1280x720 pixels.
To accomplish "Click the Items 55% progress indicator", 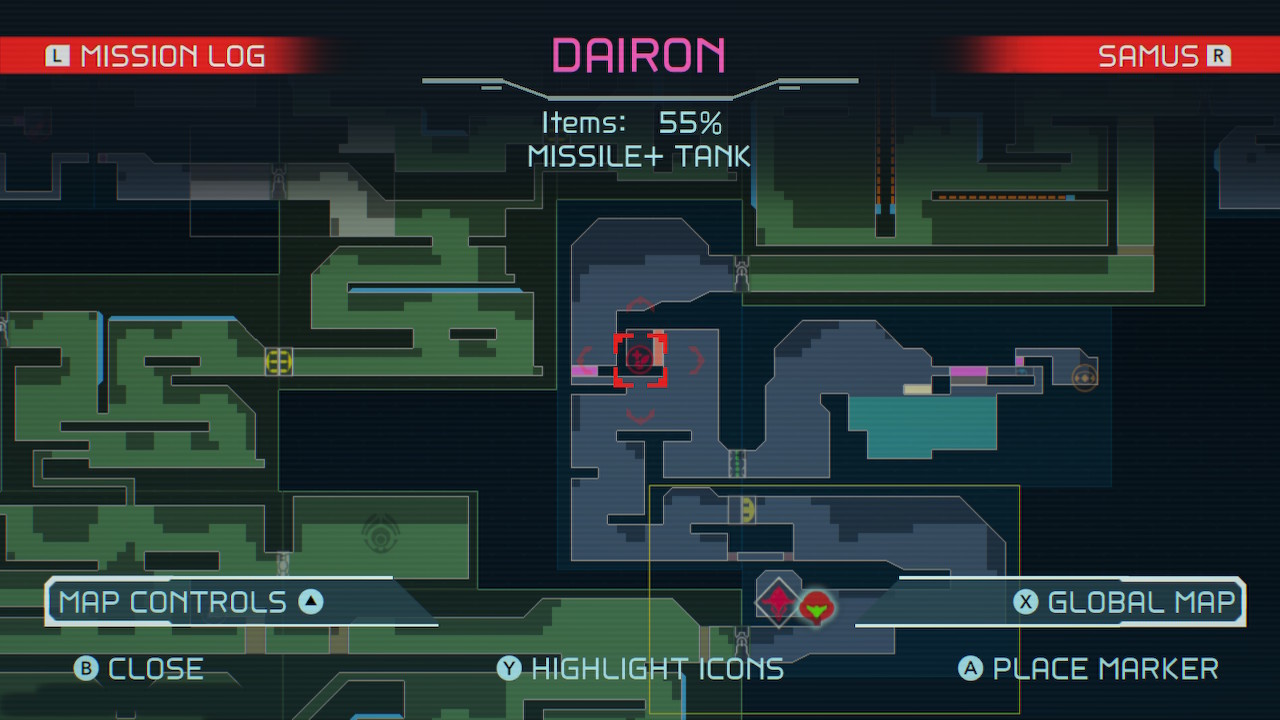I will coord(639,123).
